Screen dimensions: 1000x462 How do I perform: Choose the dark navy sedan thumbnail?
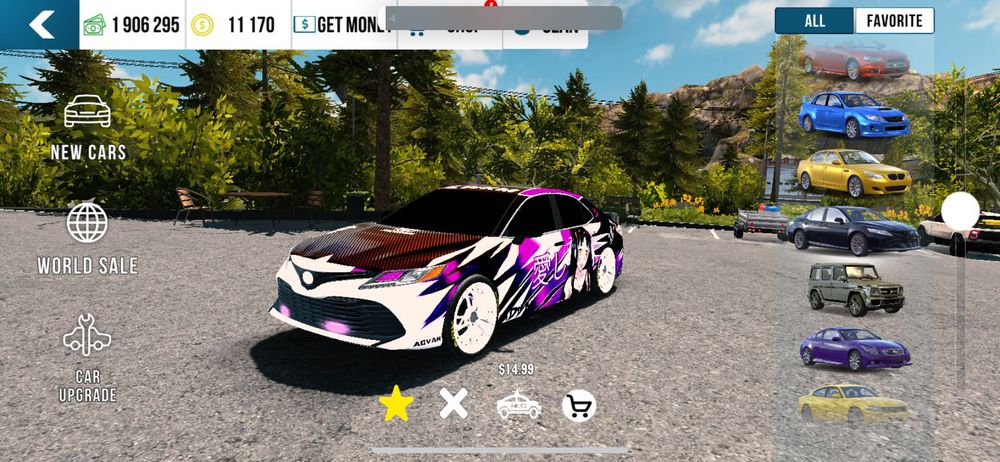click(853, 231)
